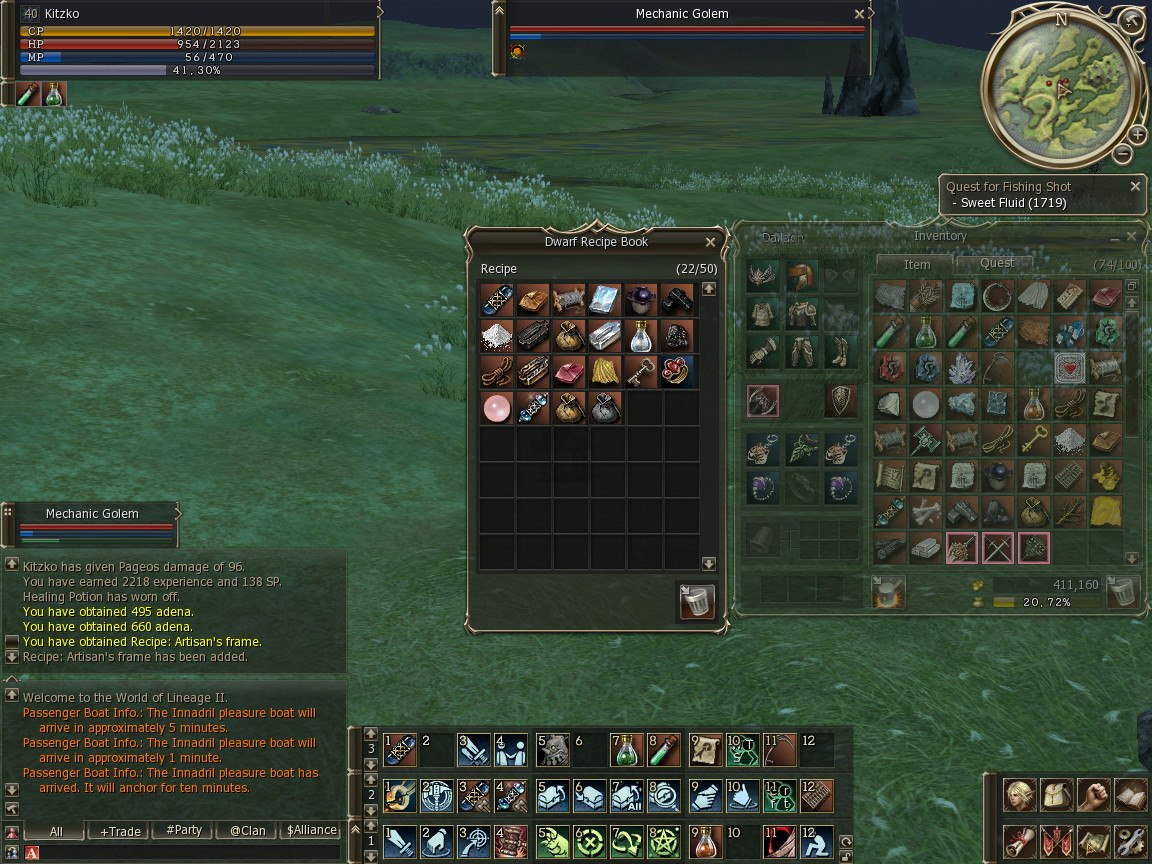
Task: Zoom out on the minimap
Action: (x=1123, y=154)
